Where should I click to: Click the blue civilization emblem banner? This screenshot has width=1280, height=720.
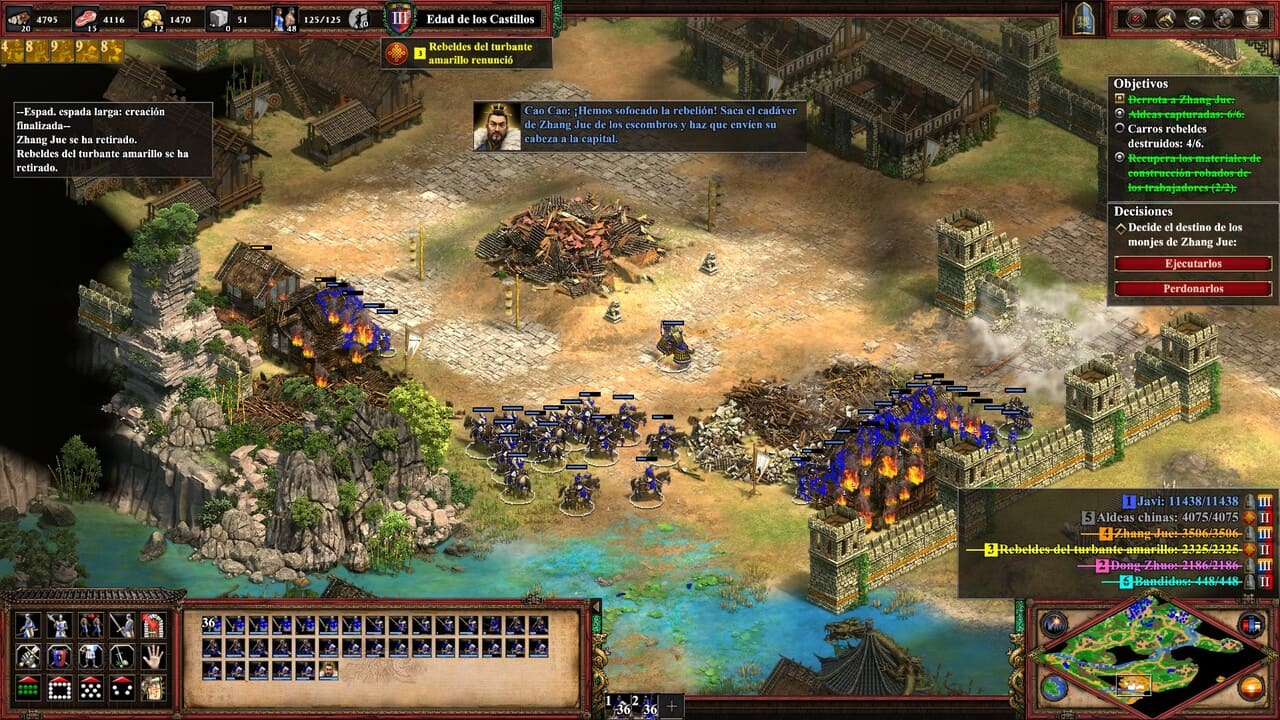(x=1084, y=18)
